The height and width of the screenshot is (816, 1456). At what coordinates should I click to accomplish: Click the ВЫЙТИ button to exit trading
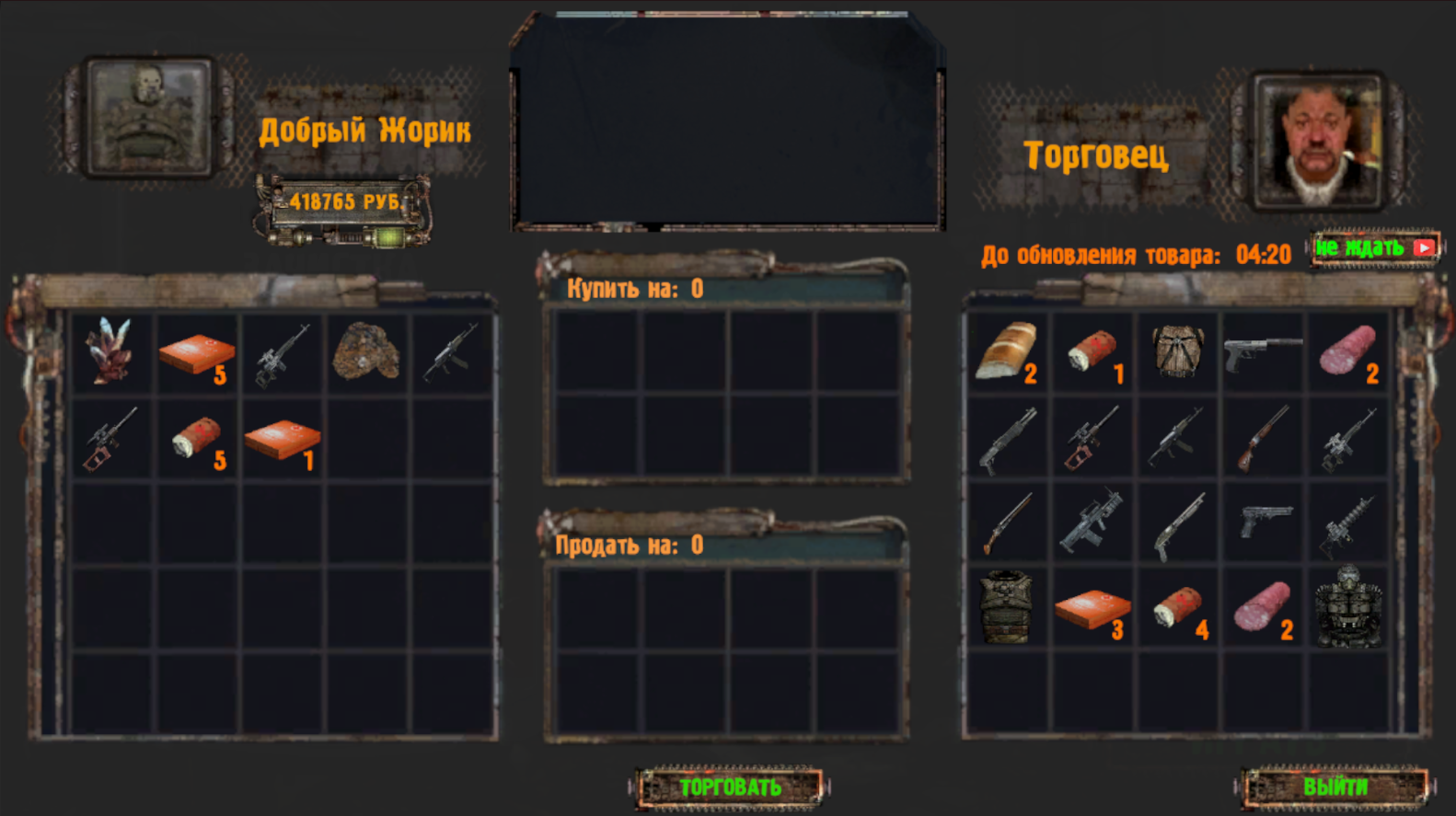pyautogui.click(x=1336, y=787)
